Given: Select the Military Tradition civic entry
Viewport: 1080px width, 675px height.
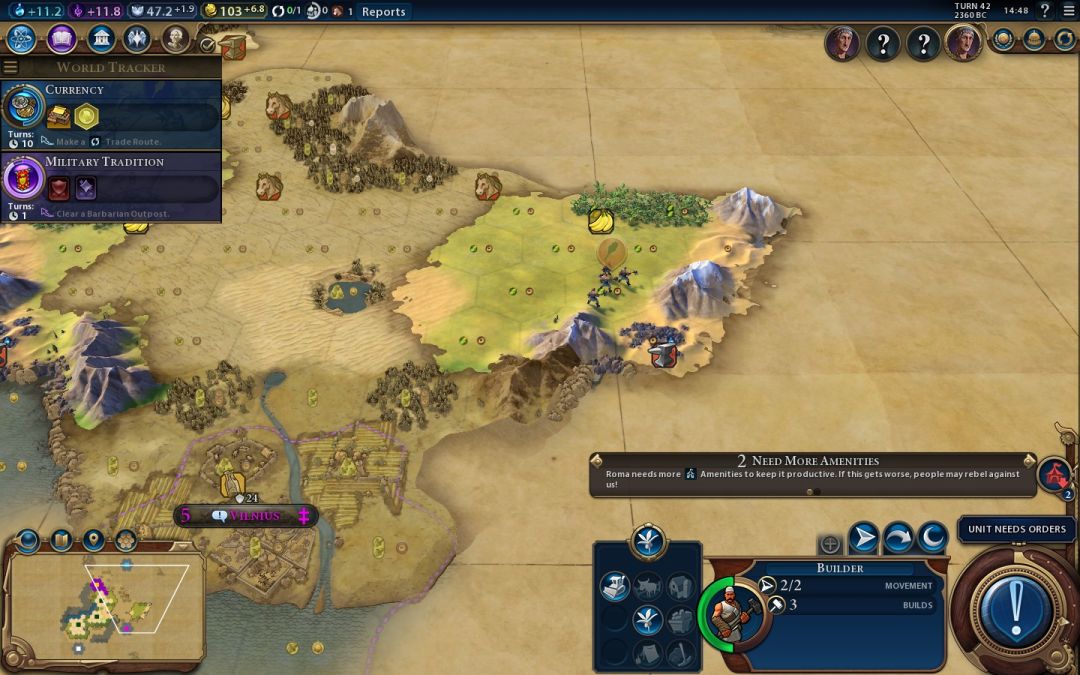Looking at the screenshot, I should pyautogui.click(x=110, y=186).
